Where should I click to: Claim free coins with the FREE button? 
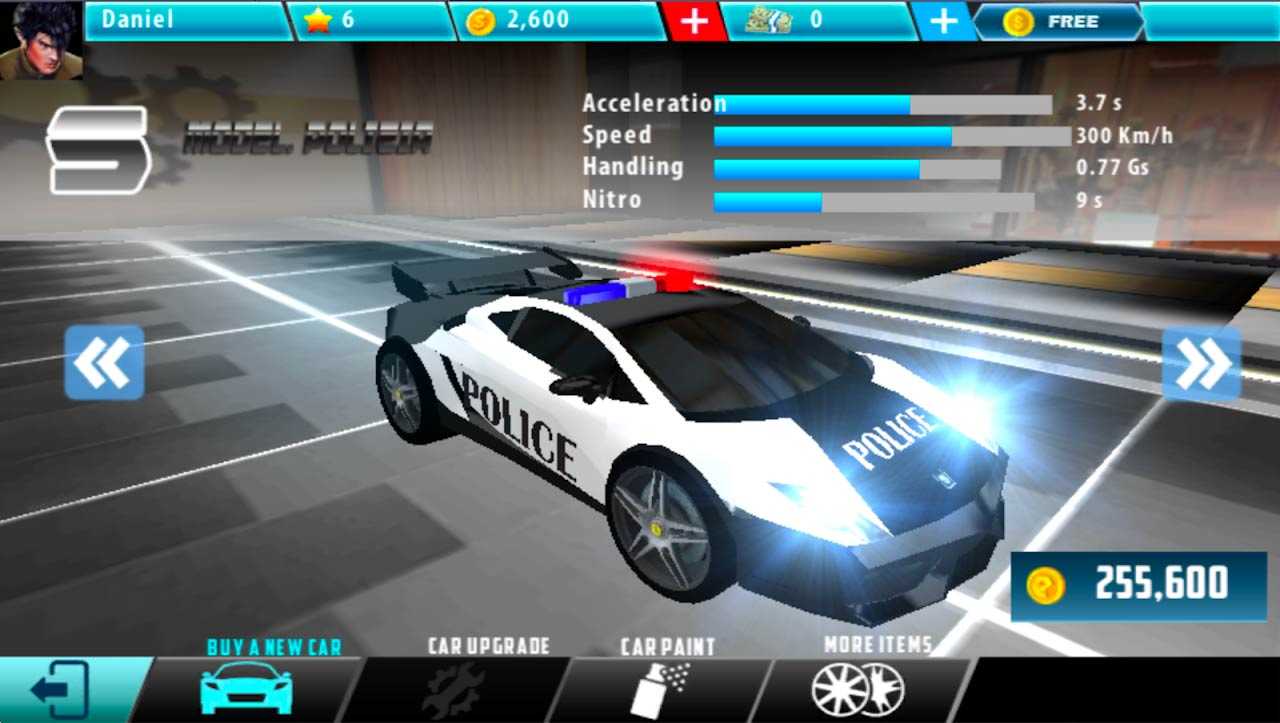[x=1060, y=21]
